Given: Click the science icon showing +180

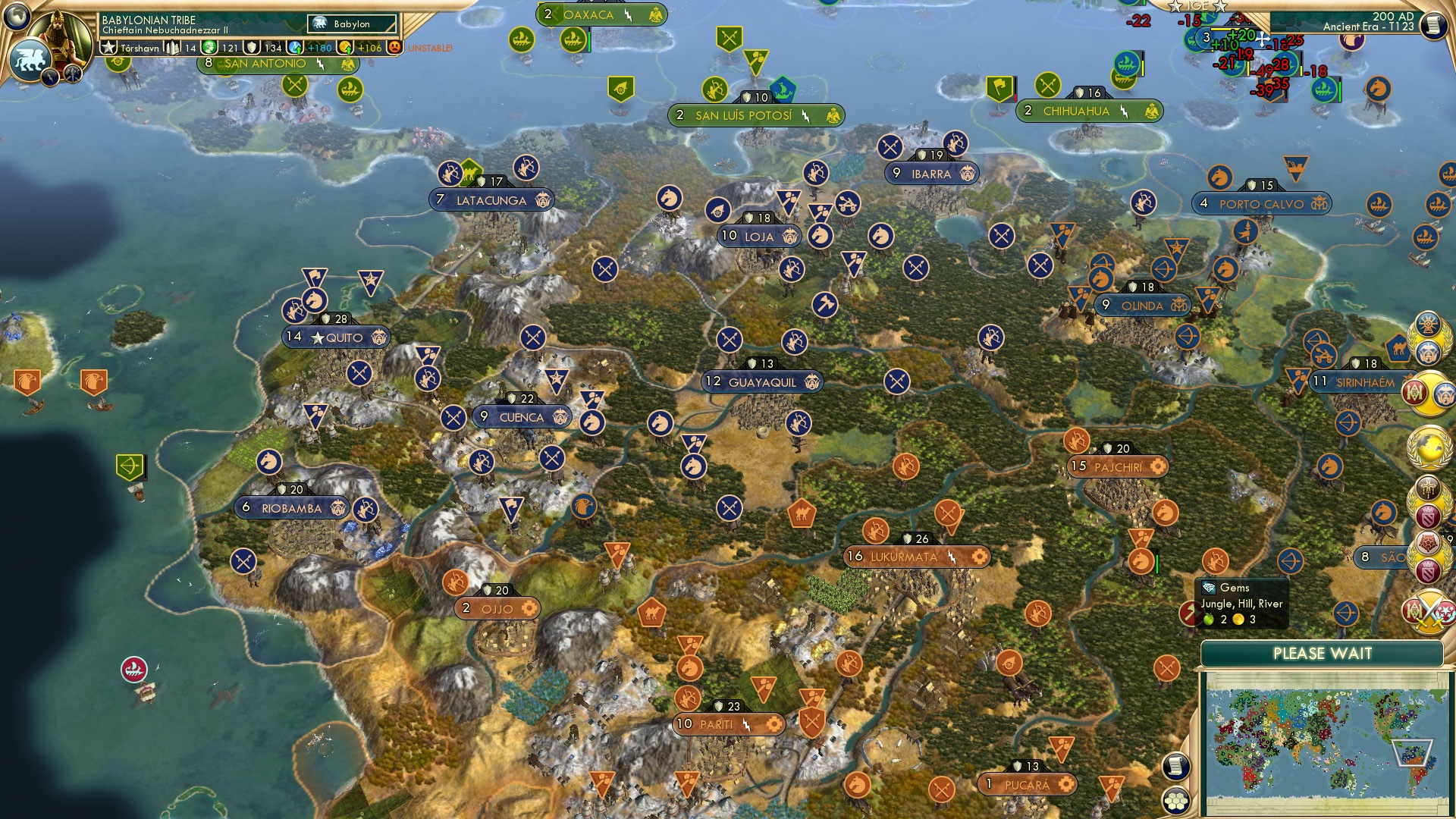Looking at the screenshot, I should 296,48.
